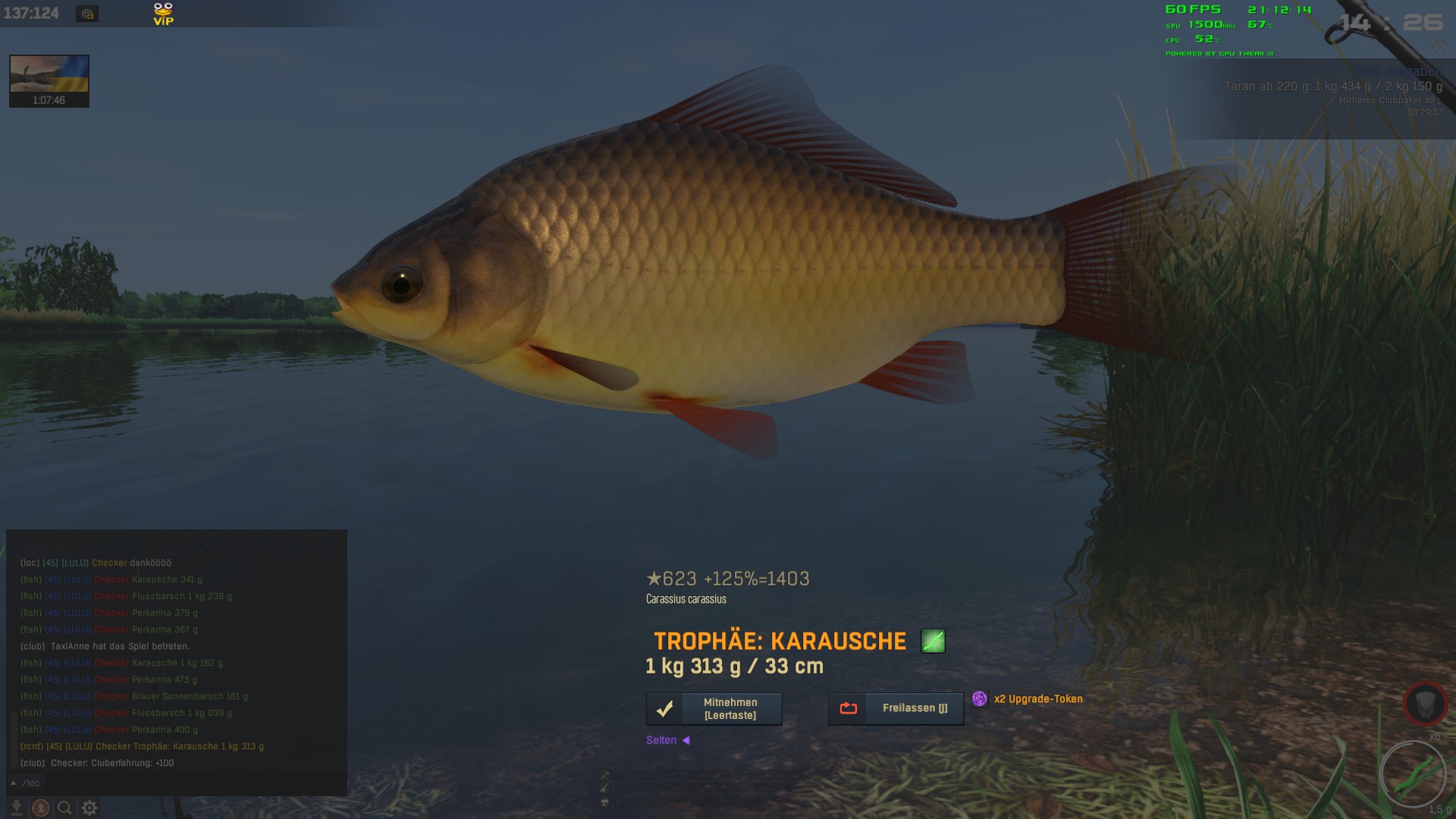
Task: Open the warehouse delivery icon in the top bar
Action: pos(87,14)
